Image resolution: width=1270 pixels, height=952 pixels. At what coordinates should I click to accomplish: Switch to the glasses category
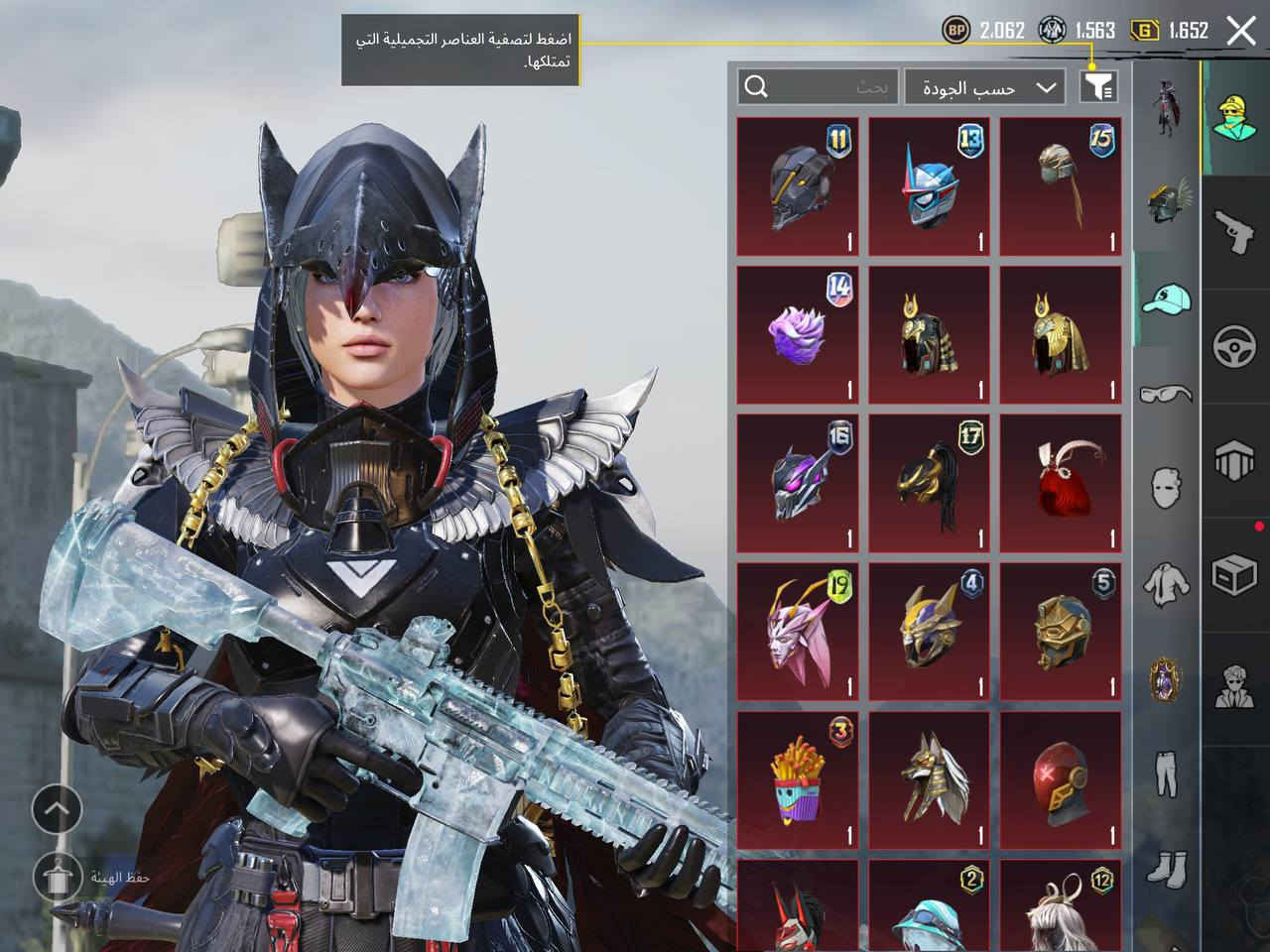[x=1167, y=394]
